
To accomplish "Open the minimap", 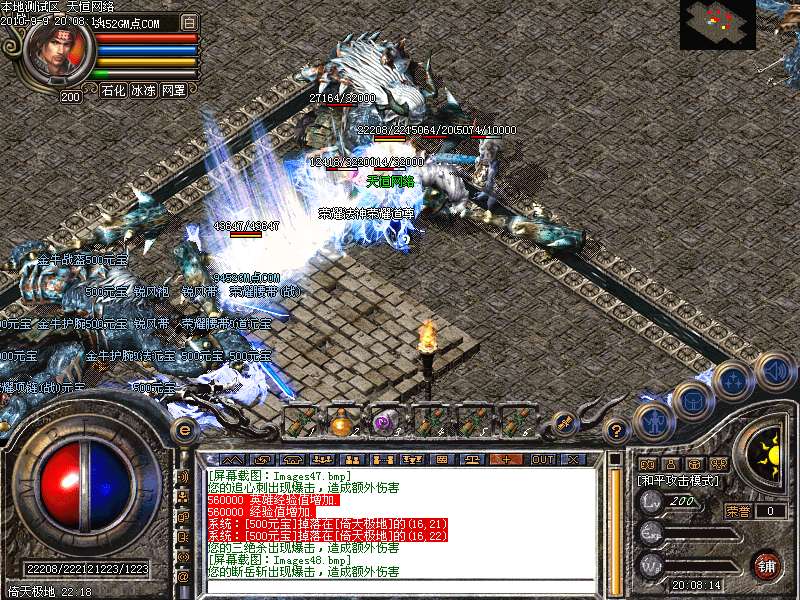I will coord(717,24).
